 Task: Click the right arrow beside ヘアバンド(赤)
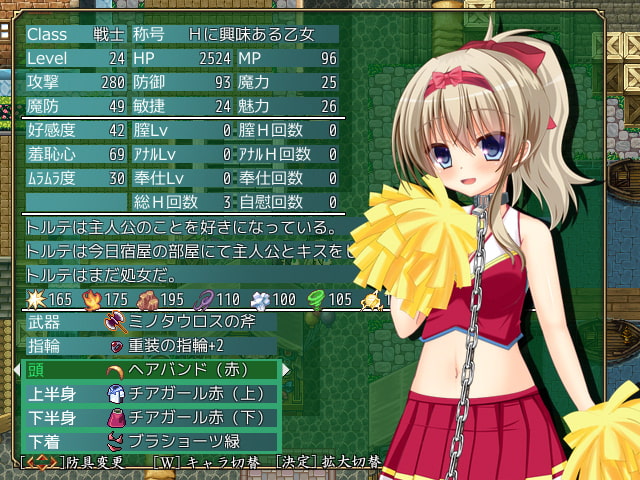click(288, 370)
